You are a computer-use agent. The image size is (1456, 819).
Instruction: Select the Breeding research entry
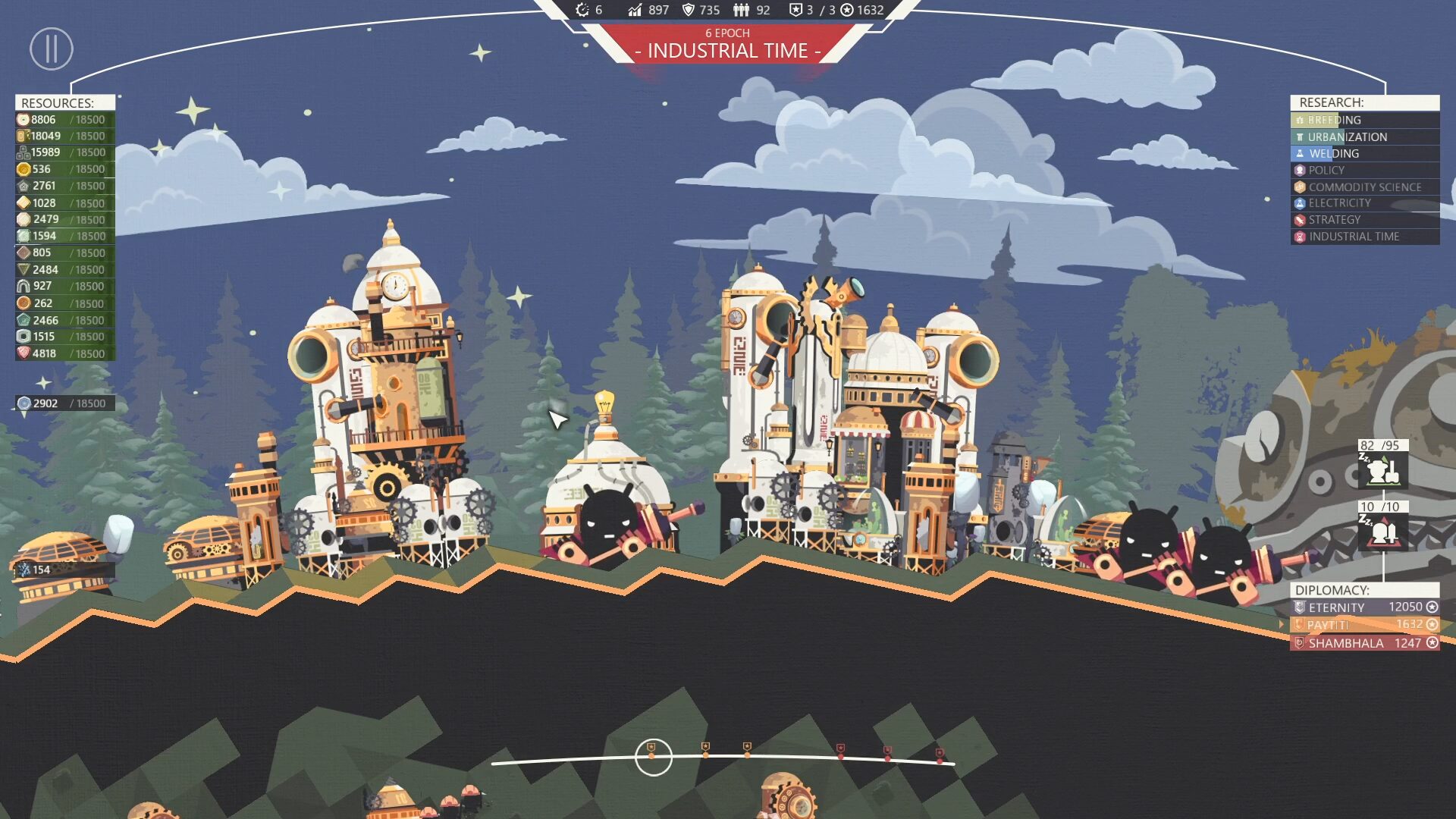(x=1363, y=120)
